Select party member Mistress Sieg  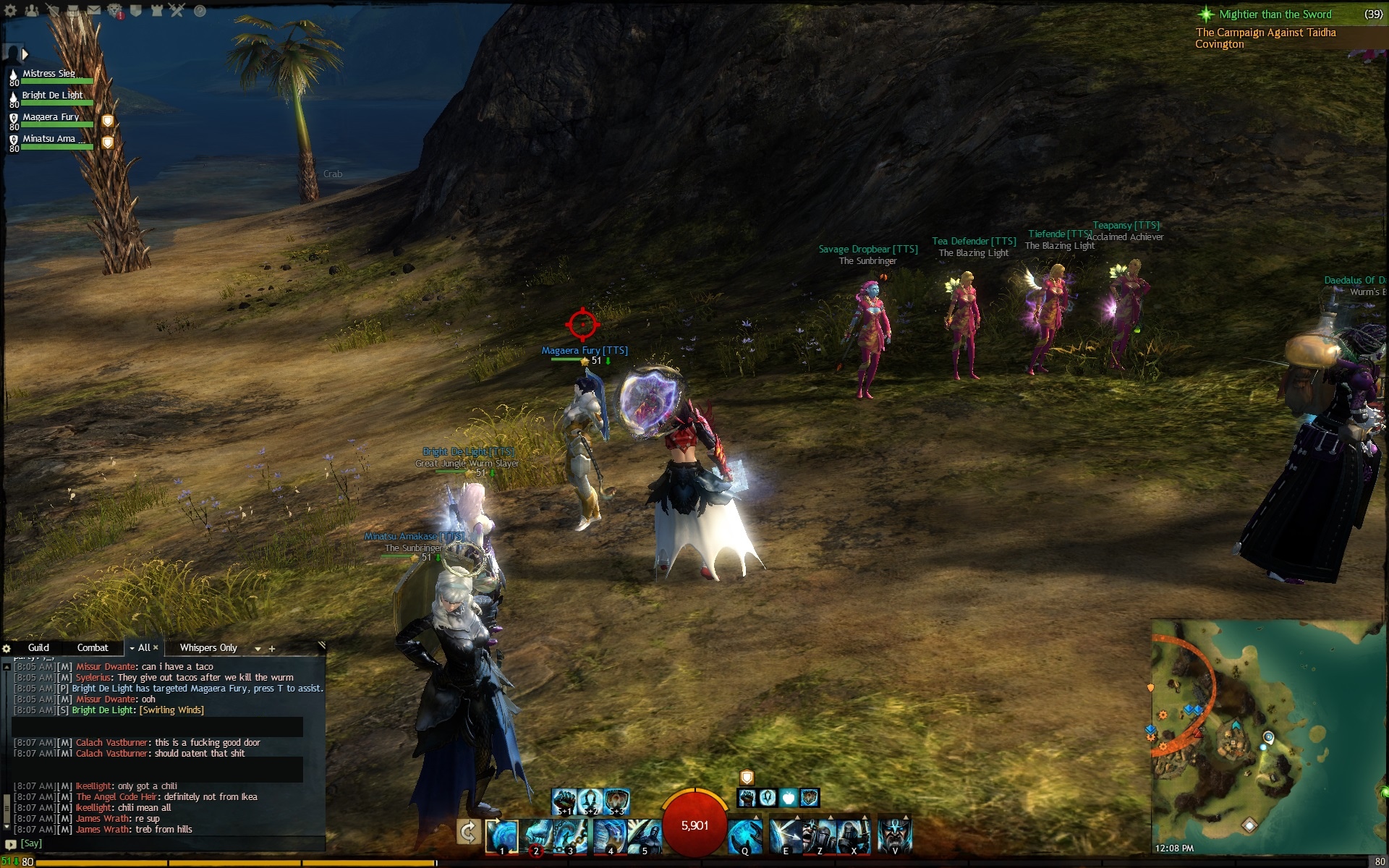[x=49, y=75]
